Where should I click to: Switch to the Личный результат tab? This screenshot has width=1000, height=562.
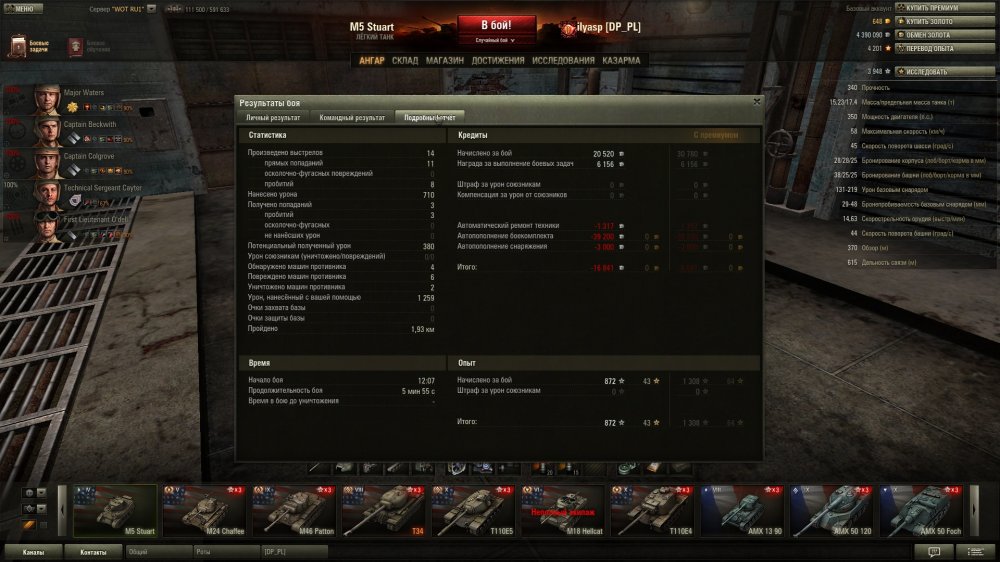point(273,118)
